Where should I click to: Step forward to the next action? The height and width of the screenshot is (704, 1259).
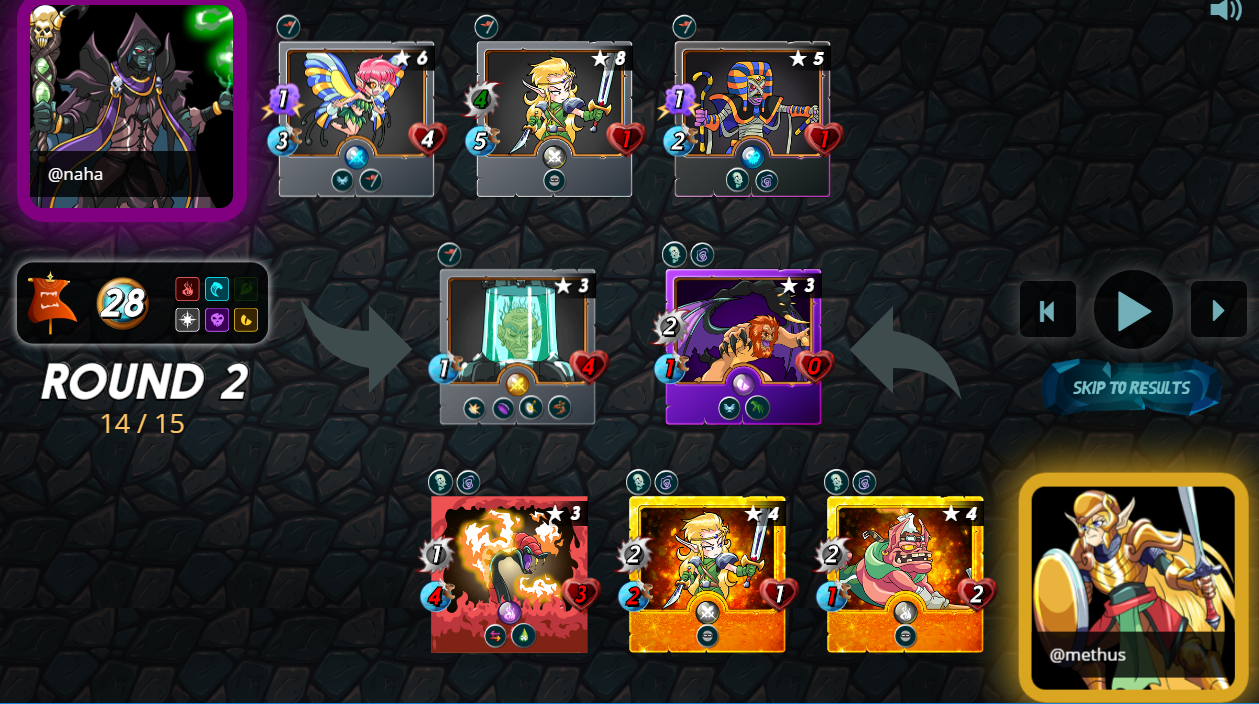(1218, 310)
